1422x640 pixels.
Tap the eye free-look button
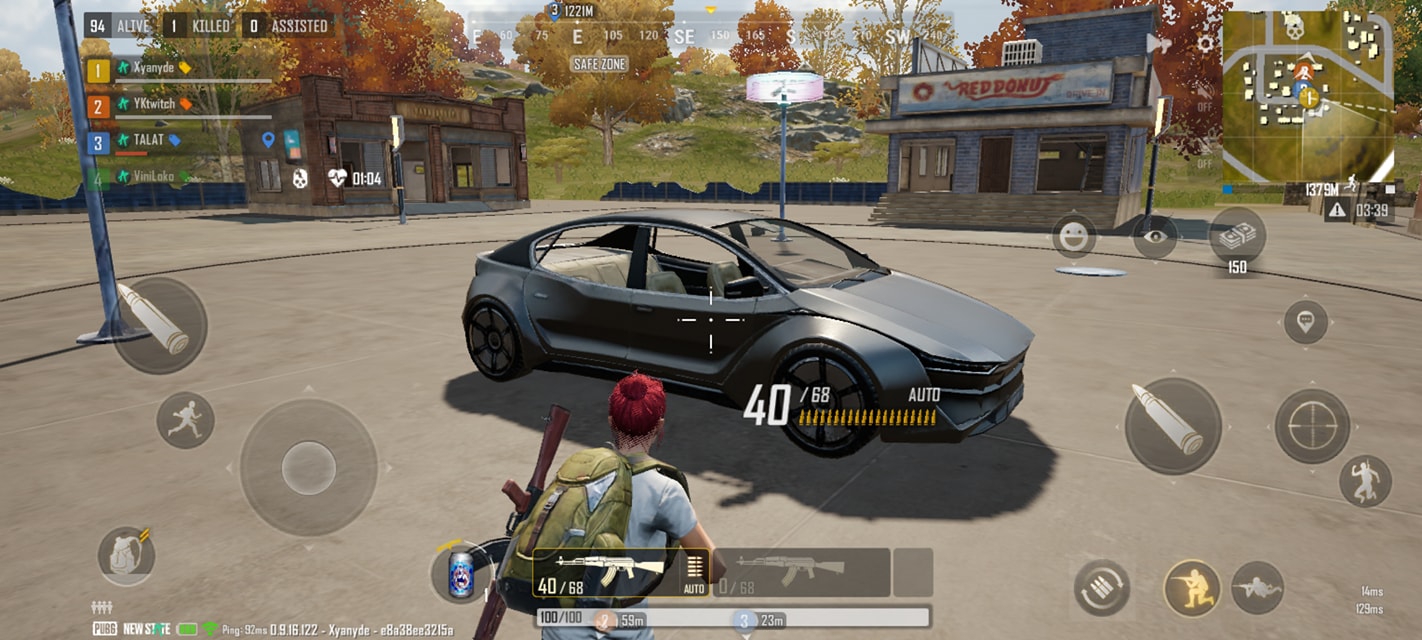click(x=1155, y=237)
